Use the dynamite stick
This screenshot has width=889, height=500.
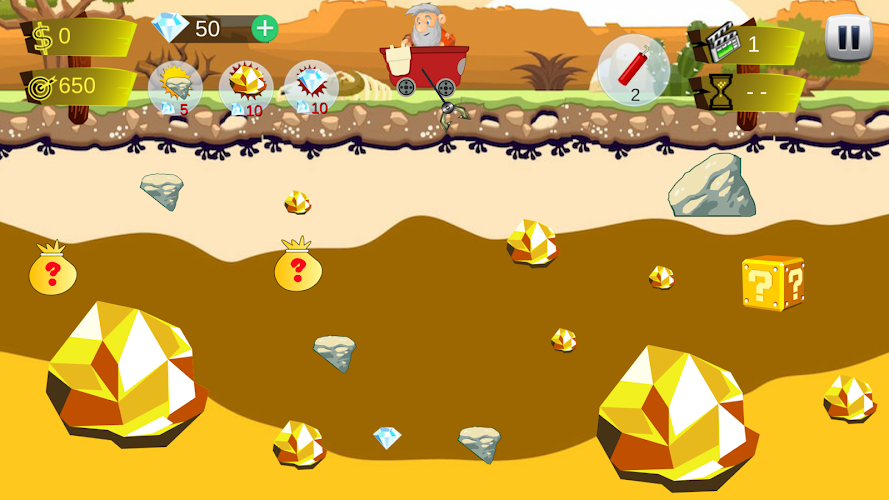point(634,69)
